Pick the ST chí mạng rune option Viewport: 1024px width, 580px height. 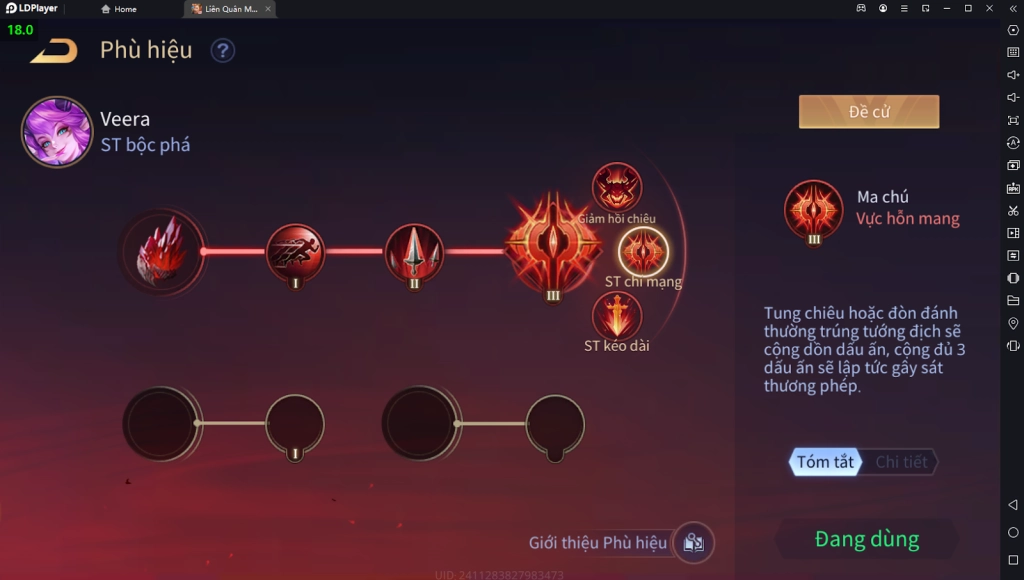tap(643, 252)
